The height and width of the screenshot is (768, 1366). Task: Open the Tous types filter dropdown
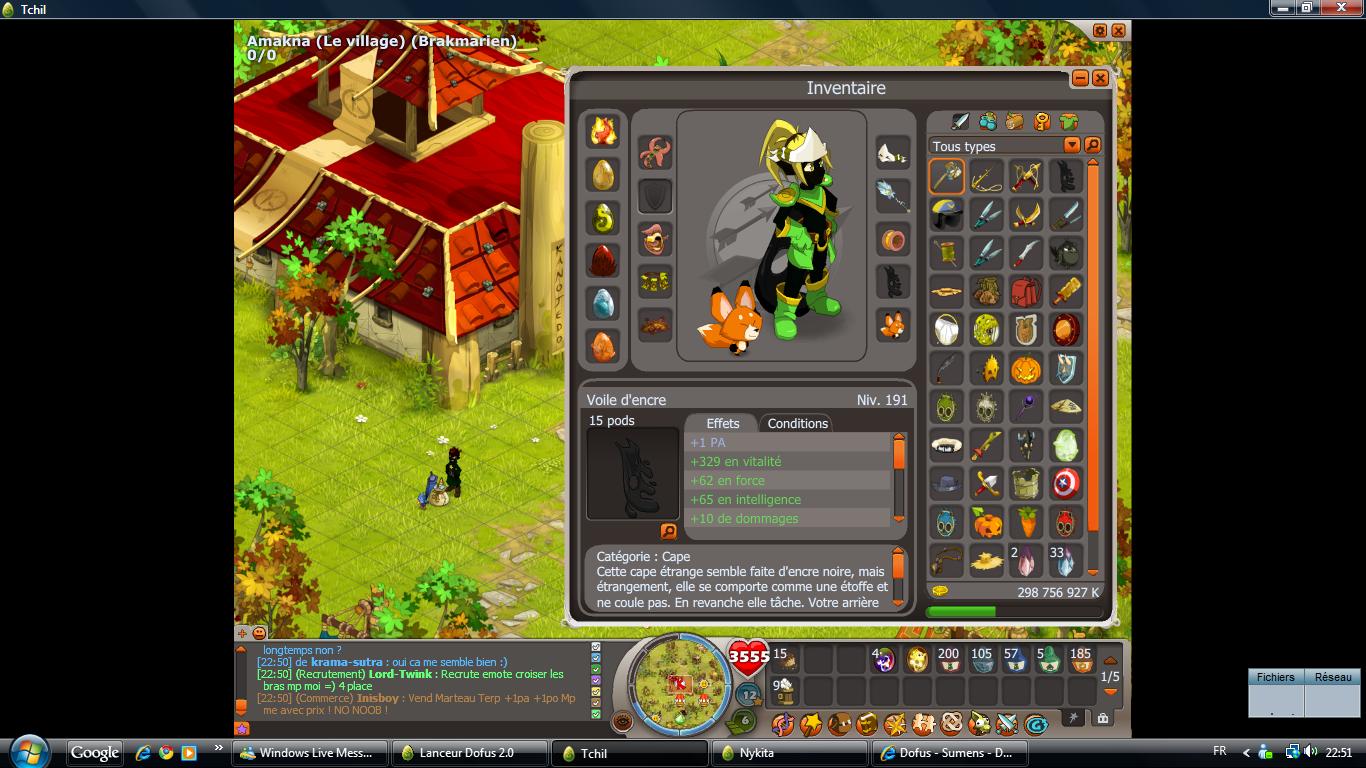pos(1071,146)
